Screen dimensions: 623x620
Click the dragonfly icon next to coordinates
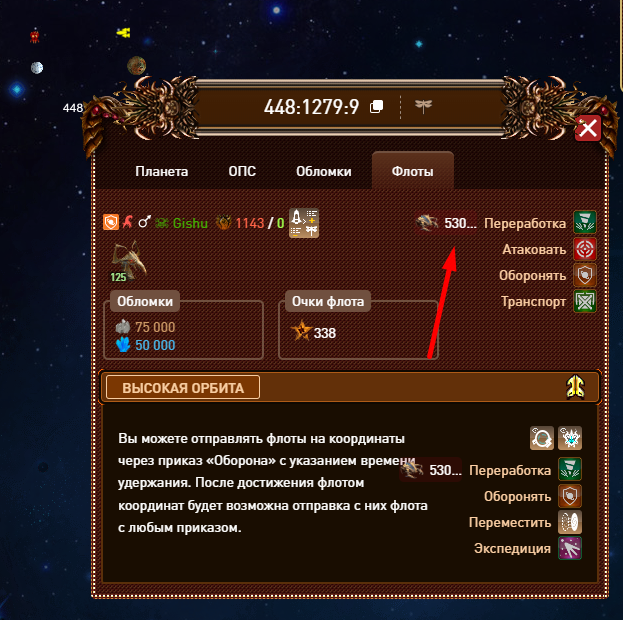tap(424, 106)
